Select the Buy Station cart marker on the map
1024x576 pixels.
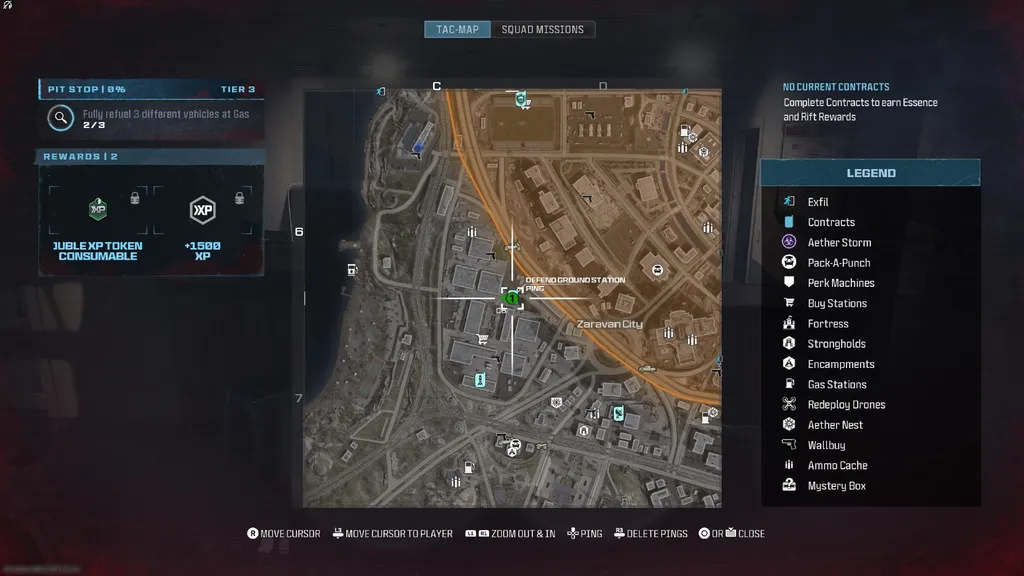tap(483, 339)
